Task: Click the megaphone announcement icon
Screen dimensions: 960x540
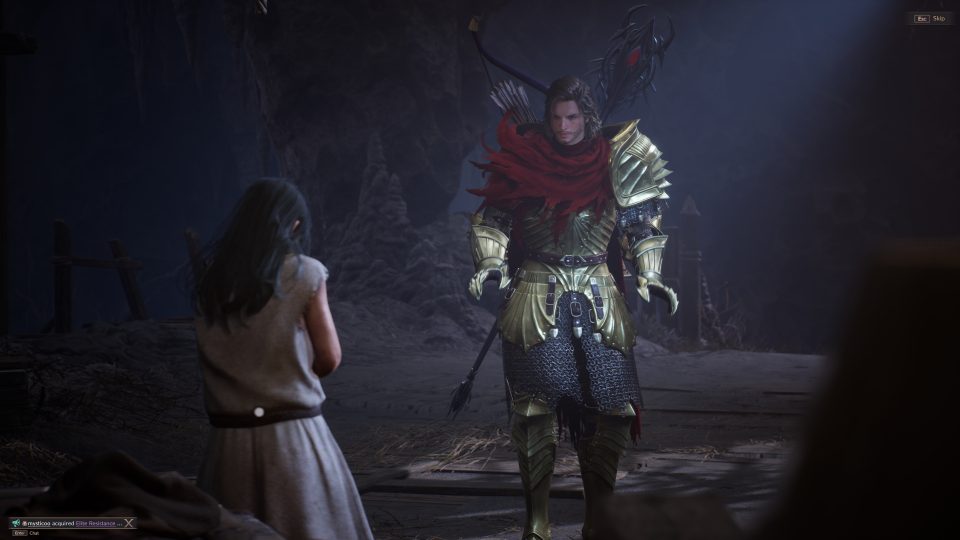Action: [x=14, y=523]
